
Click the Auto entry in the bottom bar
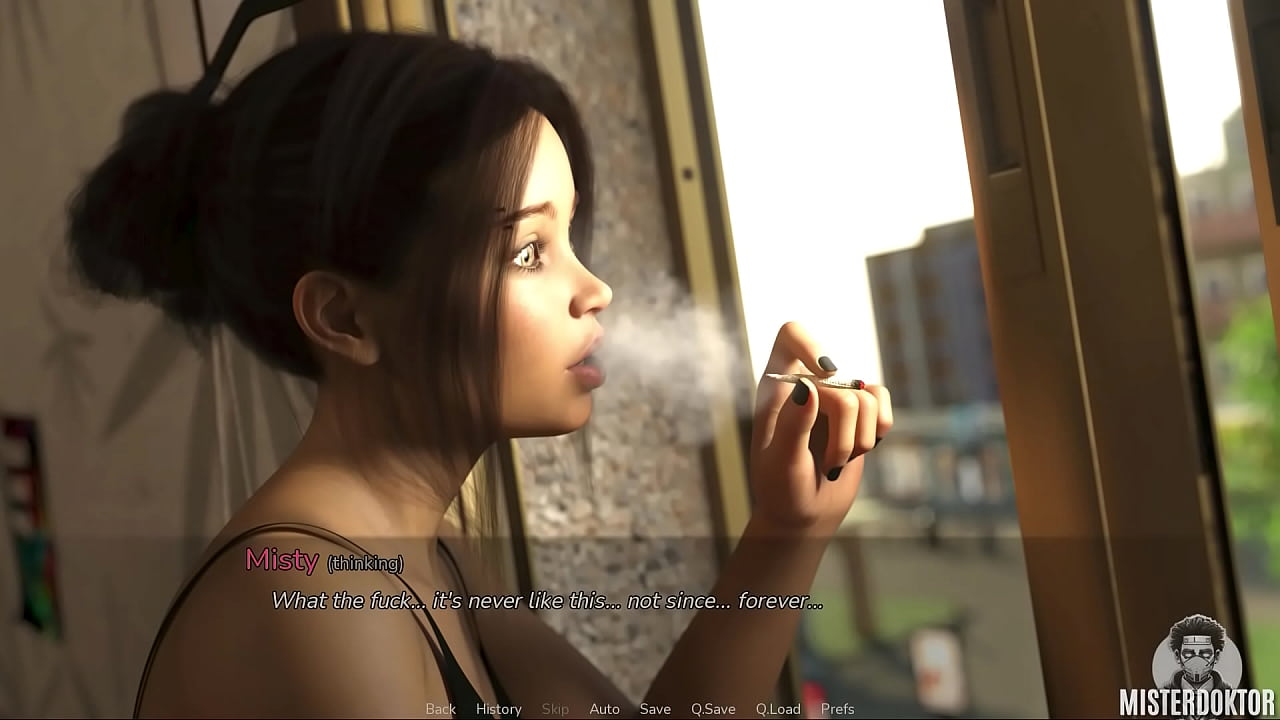point(605,708)
